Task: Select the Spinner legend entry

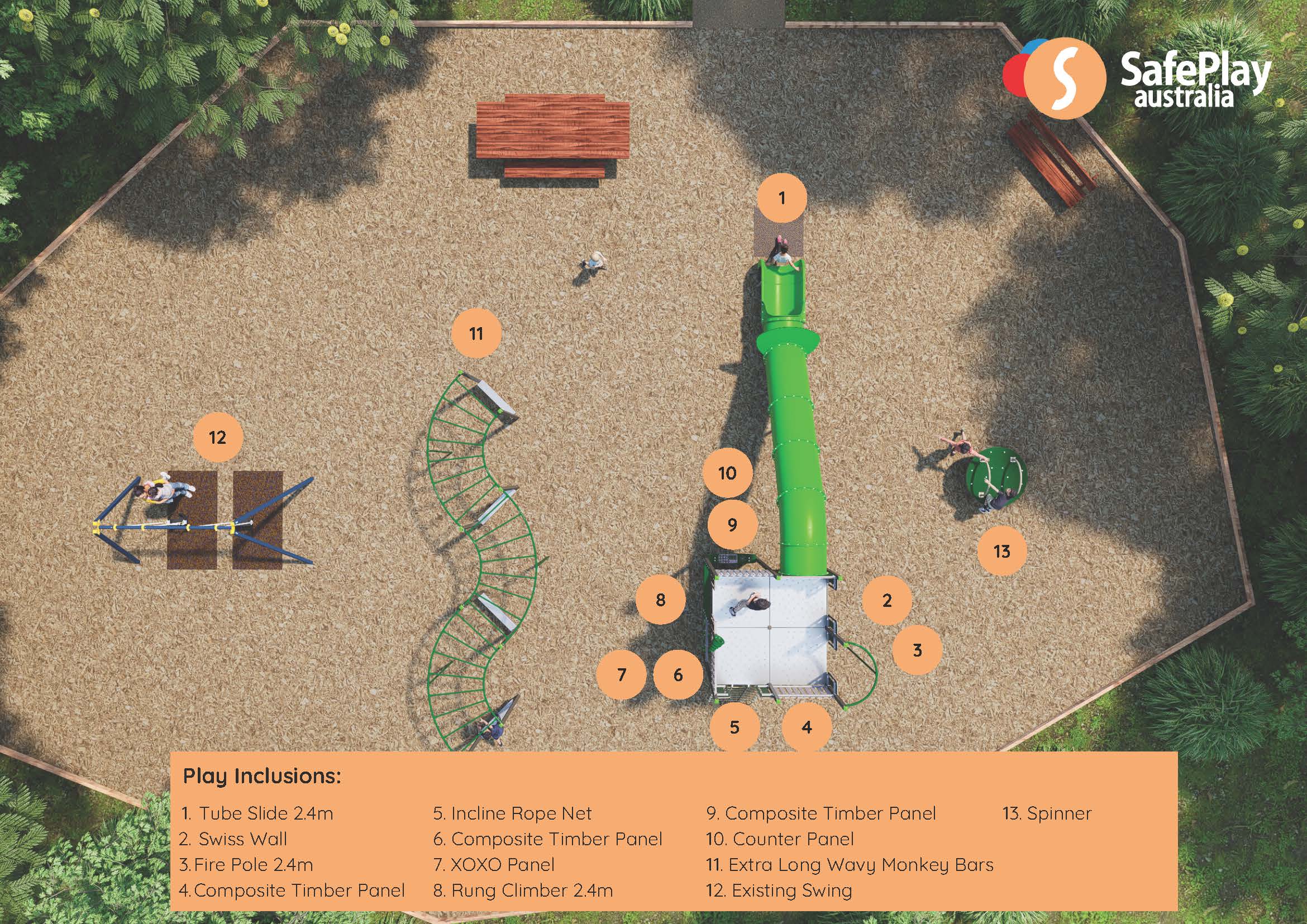Action: 1047,813
